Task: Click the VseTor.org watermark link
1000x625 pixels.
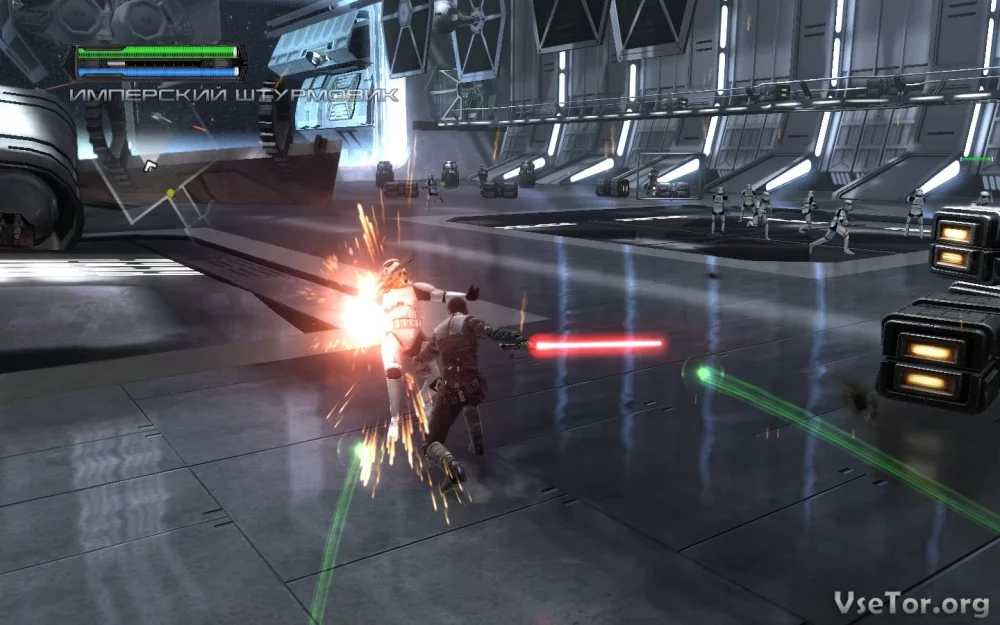Action: 911,602
